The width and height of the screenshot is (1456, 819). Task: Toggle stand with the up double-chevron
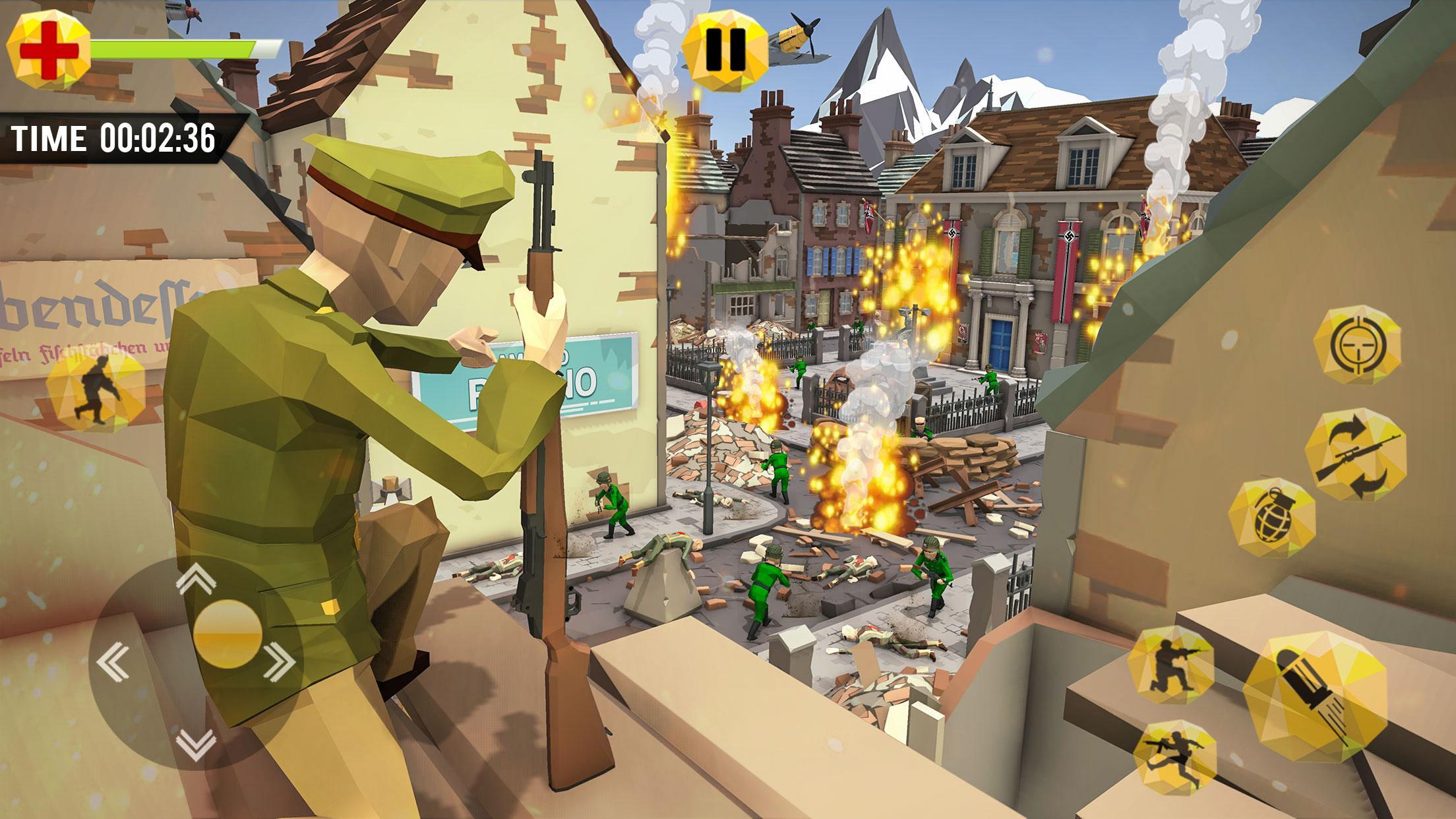(x=195, y=577)
